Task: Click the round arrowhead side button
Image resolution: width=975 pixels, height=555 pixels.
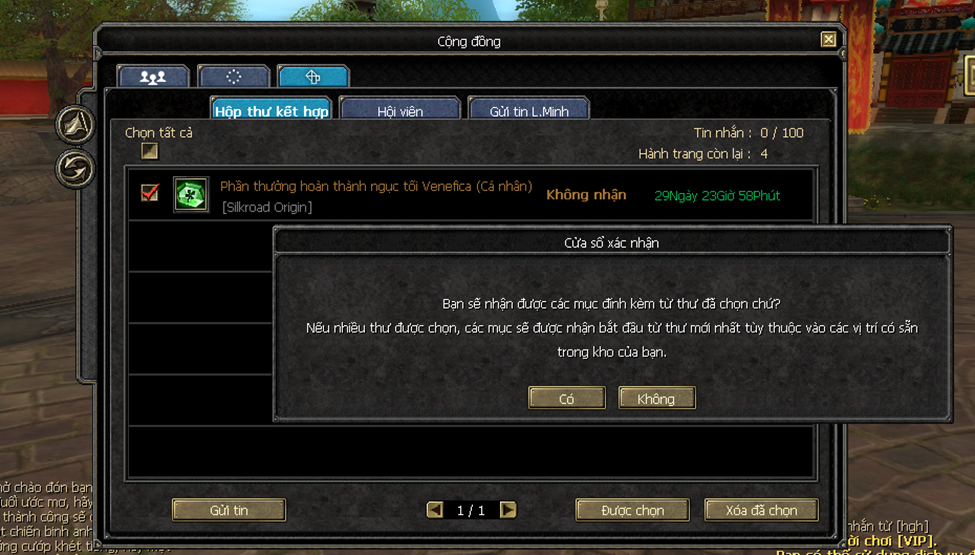Action: click(75, 125)
